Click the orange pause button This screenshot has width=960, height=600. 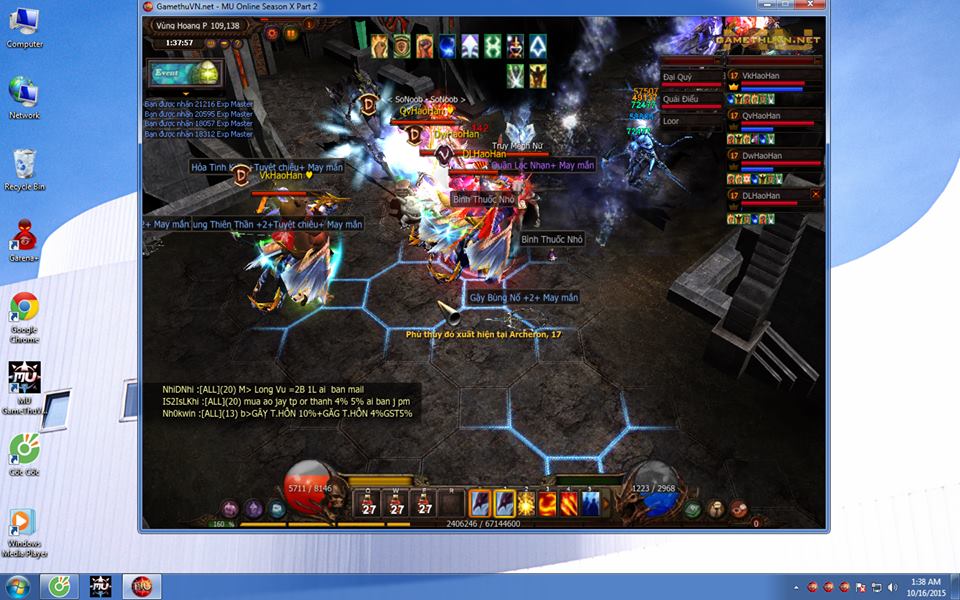coord(291,33)
